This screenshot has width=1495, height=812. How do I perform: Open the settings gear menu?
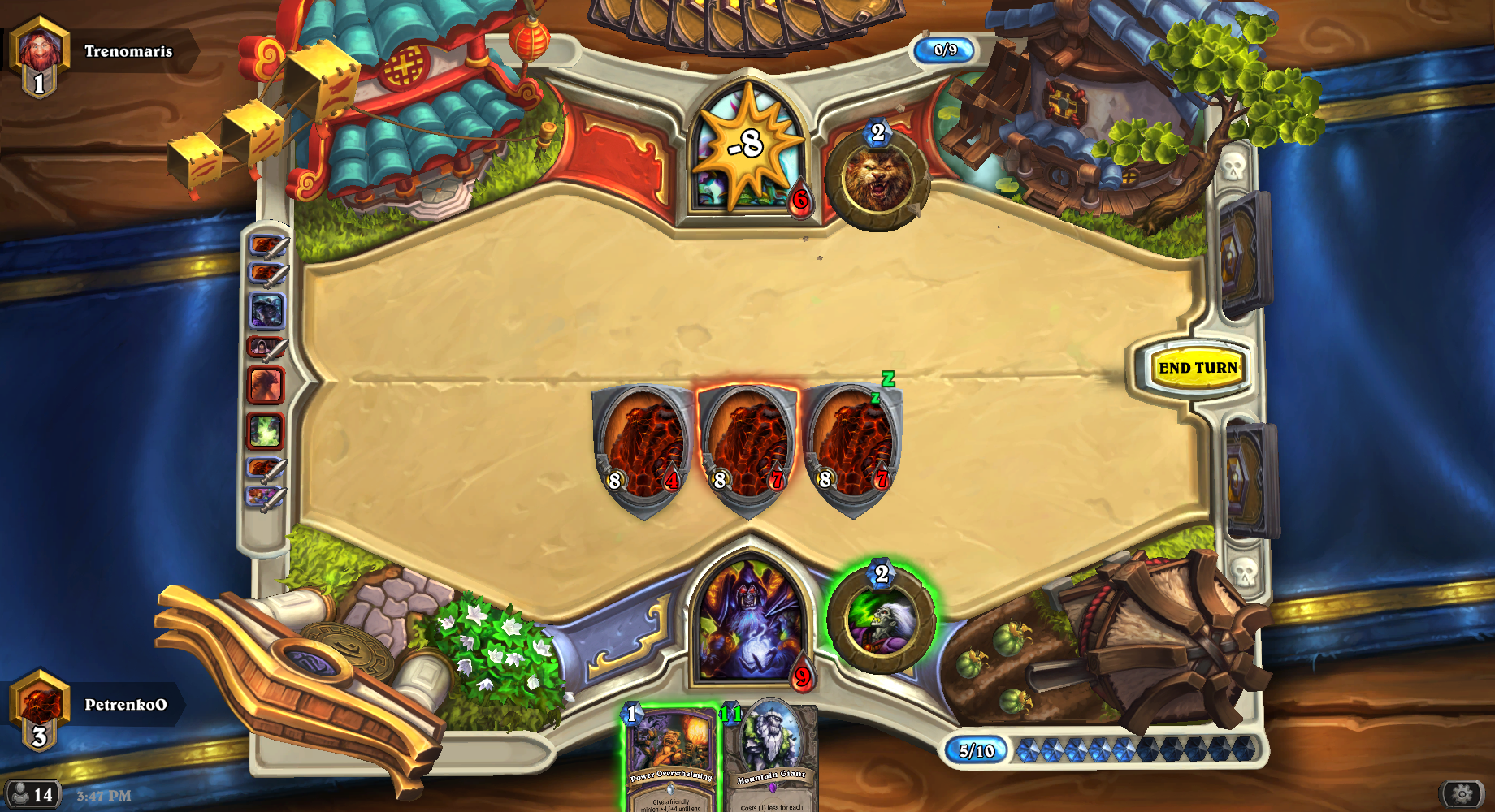[1462, 793]
